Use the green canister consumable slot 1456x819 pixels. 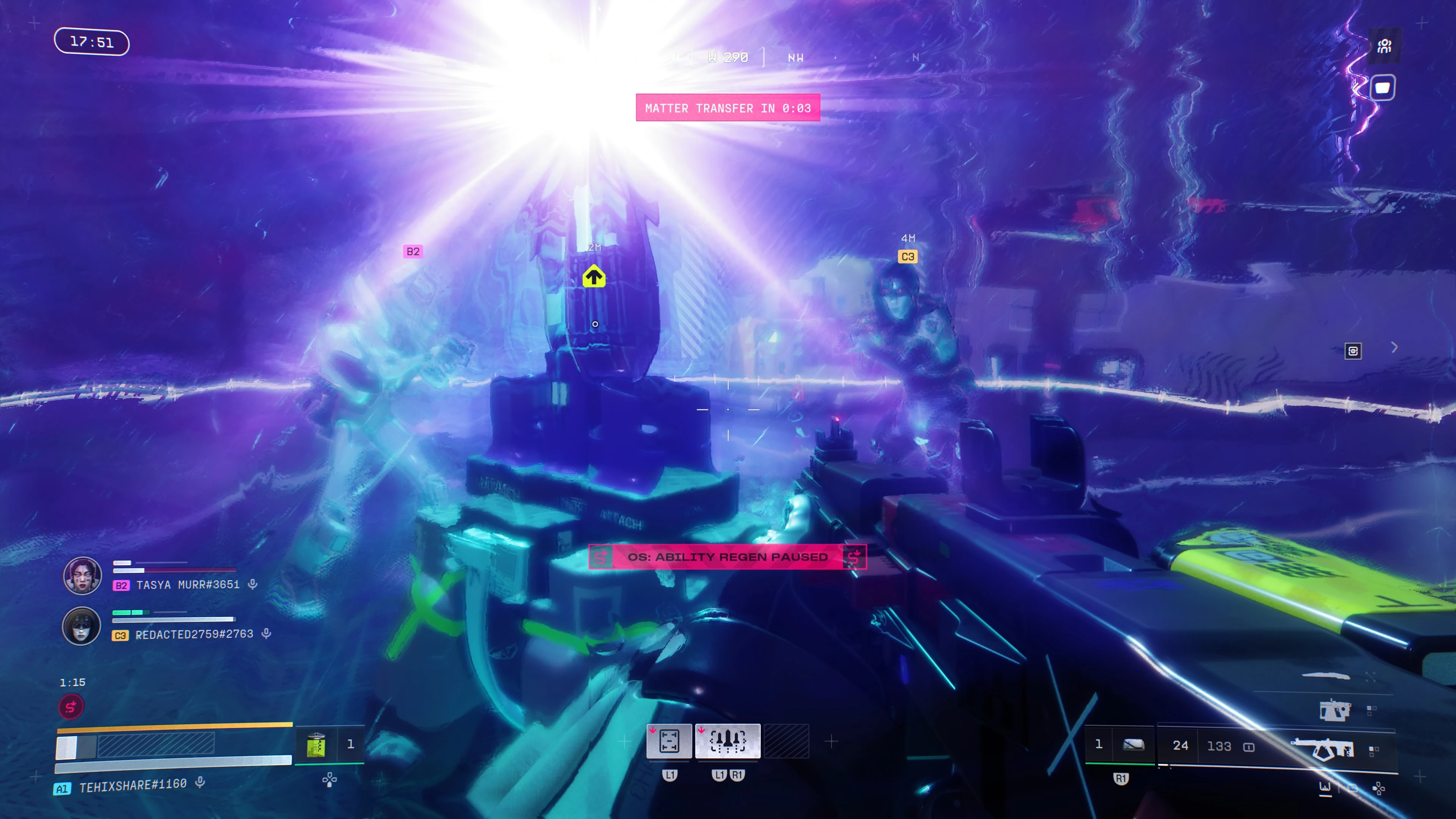click(x=317, y=744)
